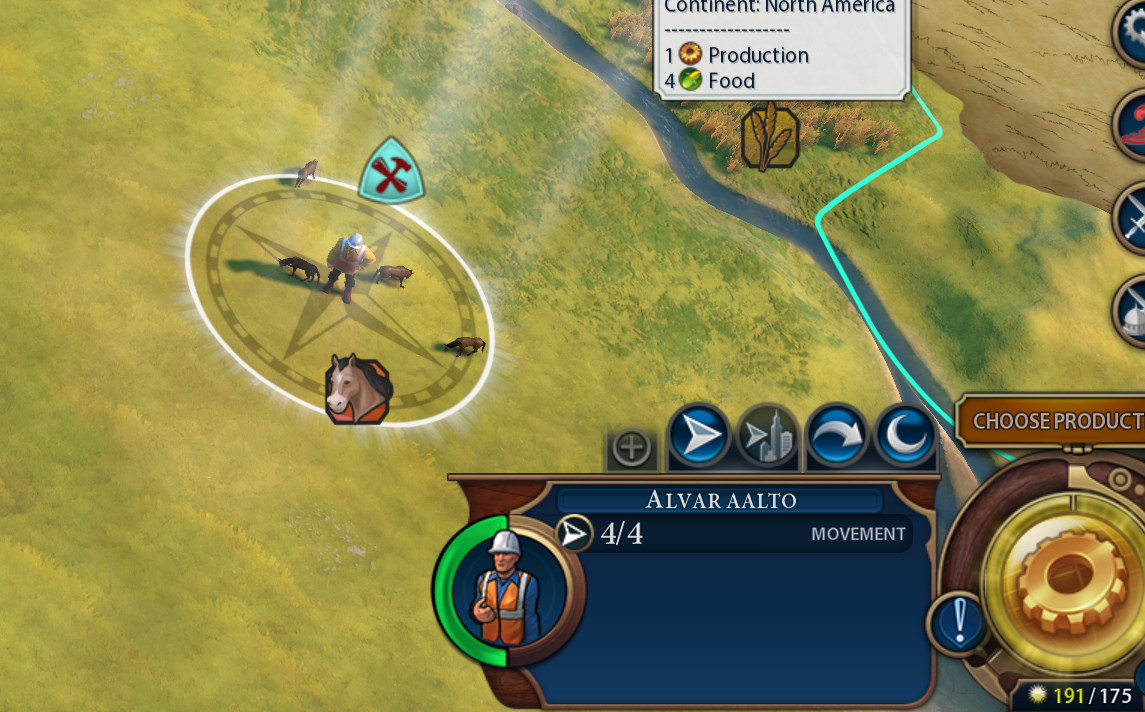Choose the move-to-city skyline action
Screen dimensions: 1145x712
(x=768, y=437)
